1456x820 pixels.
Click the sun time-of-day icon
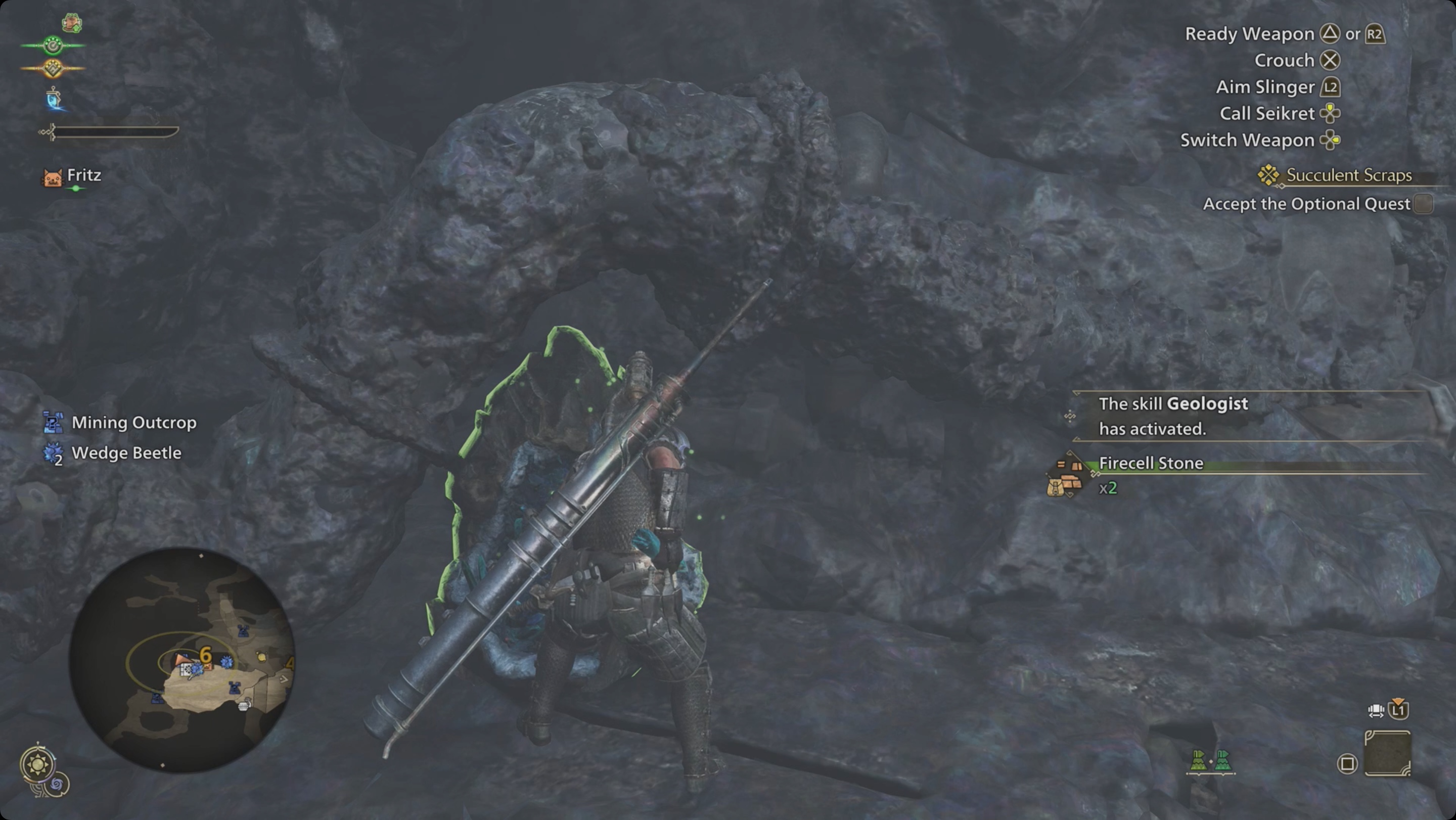click(38, 765)
